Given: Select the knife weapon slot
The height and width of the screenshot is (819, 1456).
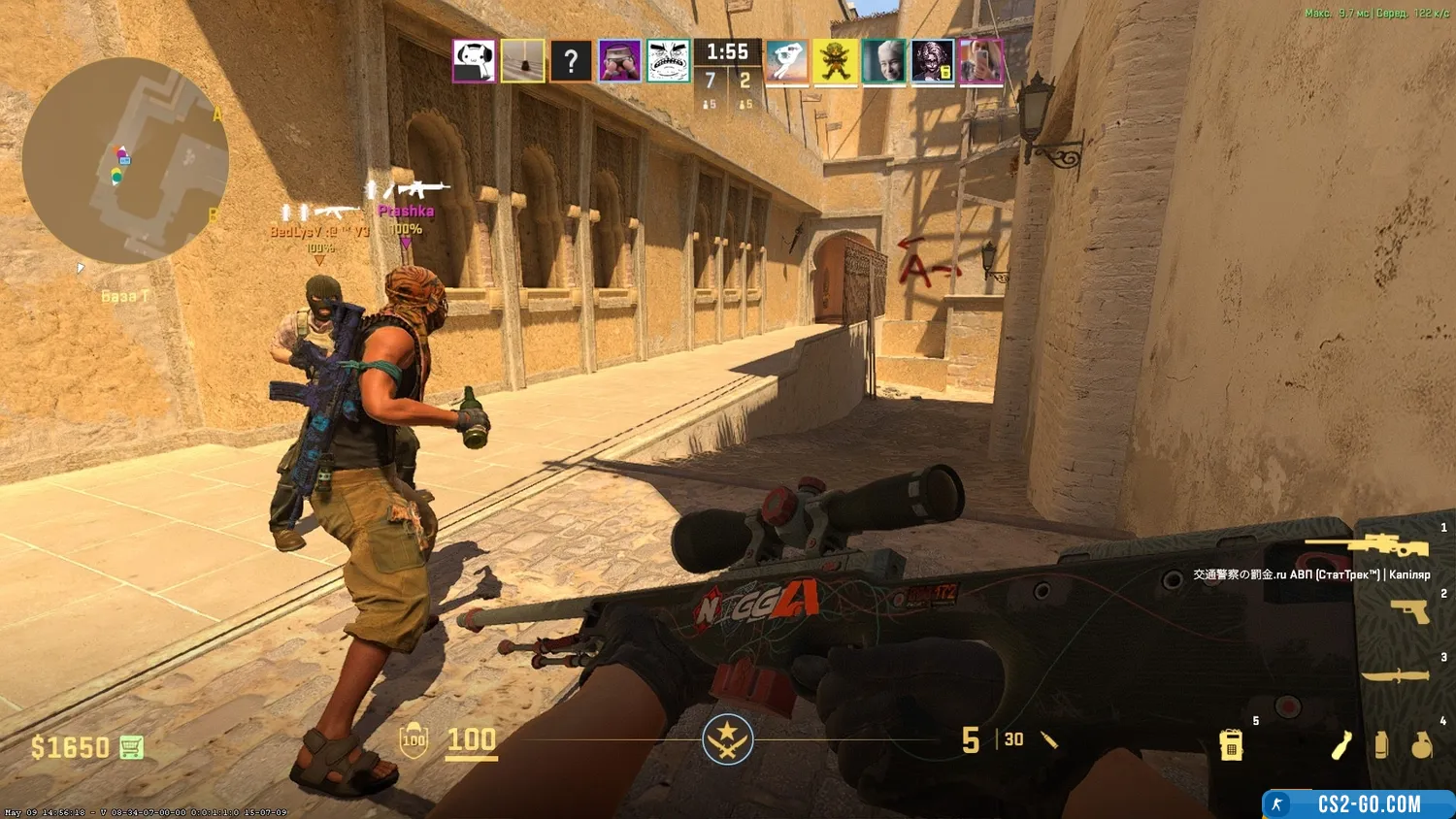Looking at the screenshot, I should 1395,675.
